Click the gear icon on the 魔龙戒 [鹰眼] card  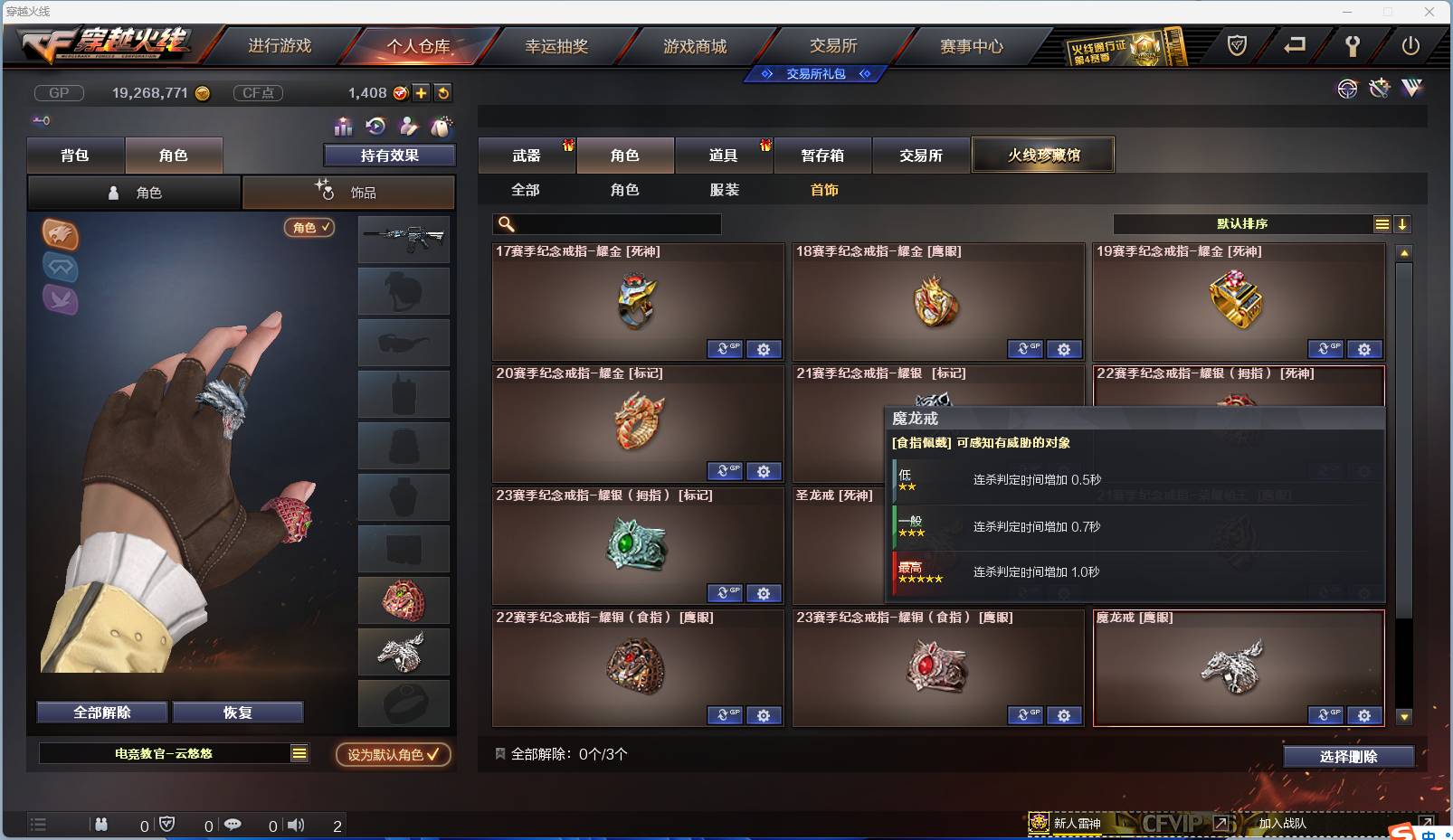coord(1364,715)
